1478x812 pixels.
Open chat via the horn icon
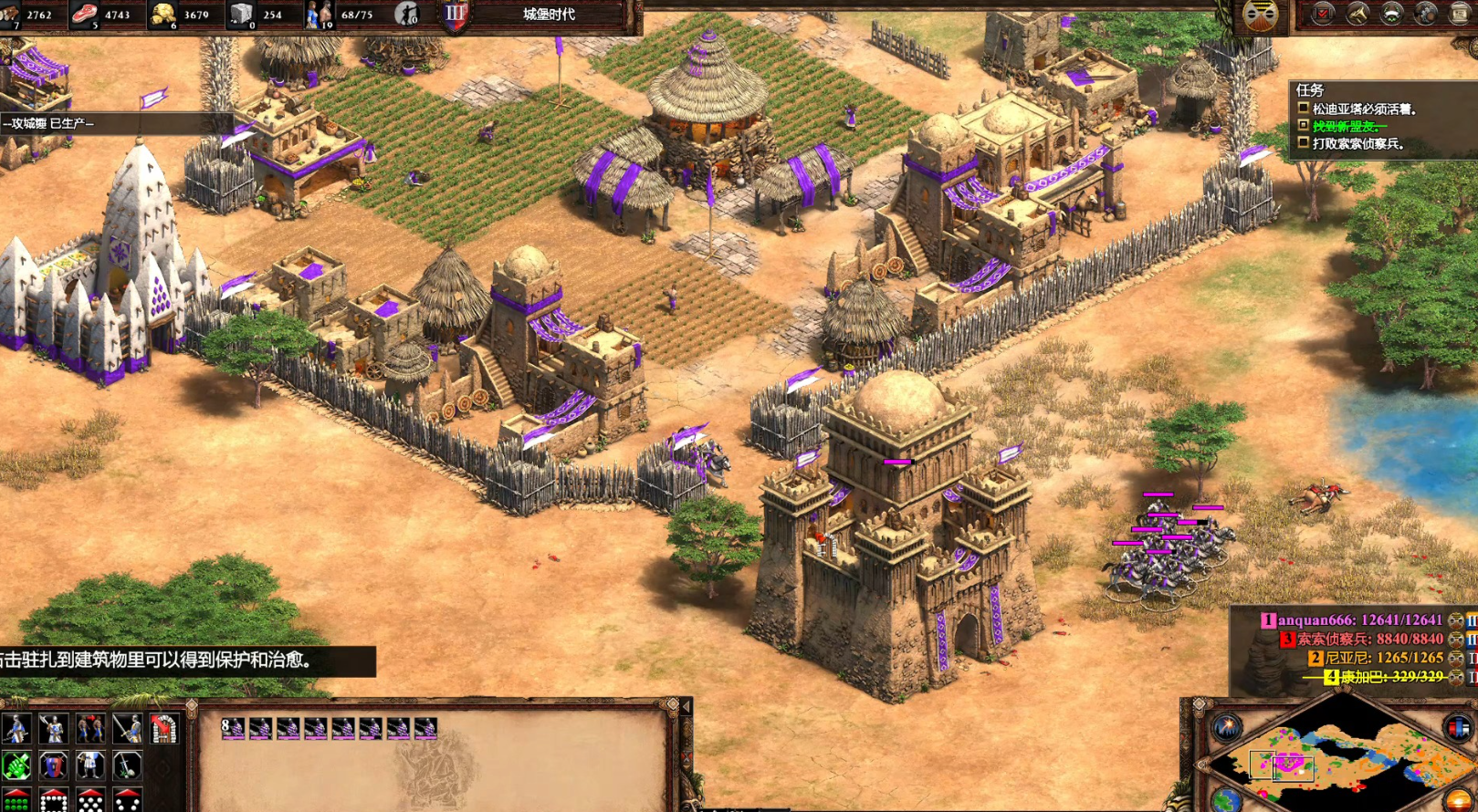[x=1357, y=14]
